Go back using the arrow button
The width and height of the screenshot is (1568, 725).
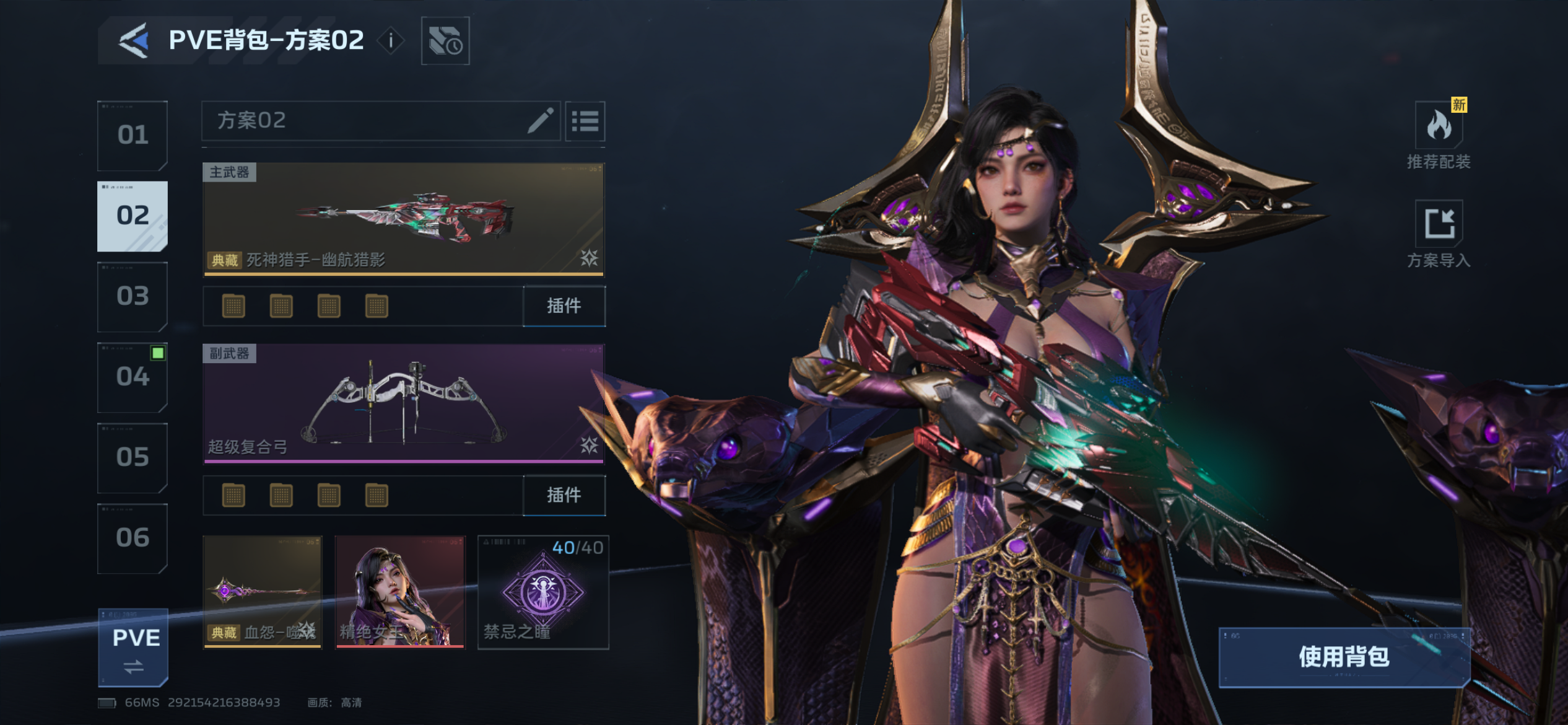[x=134, y=41]
